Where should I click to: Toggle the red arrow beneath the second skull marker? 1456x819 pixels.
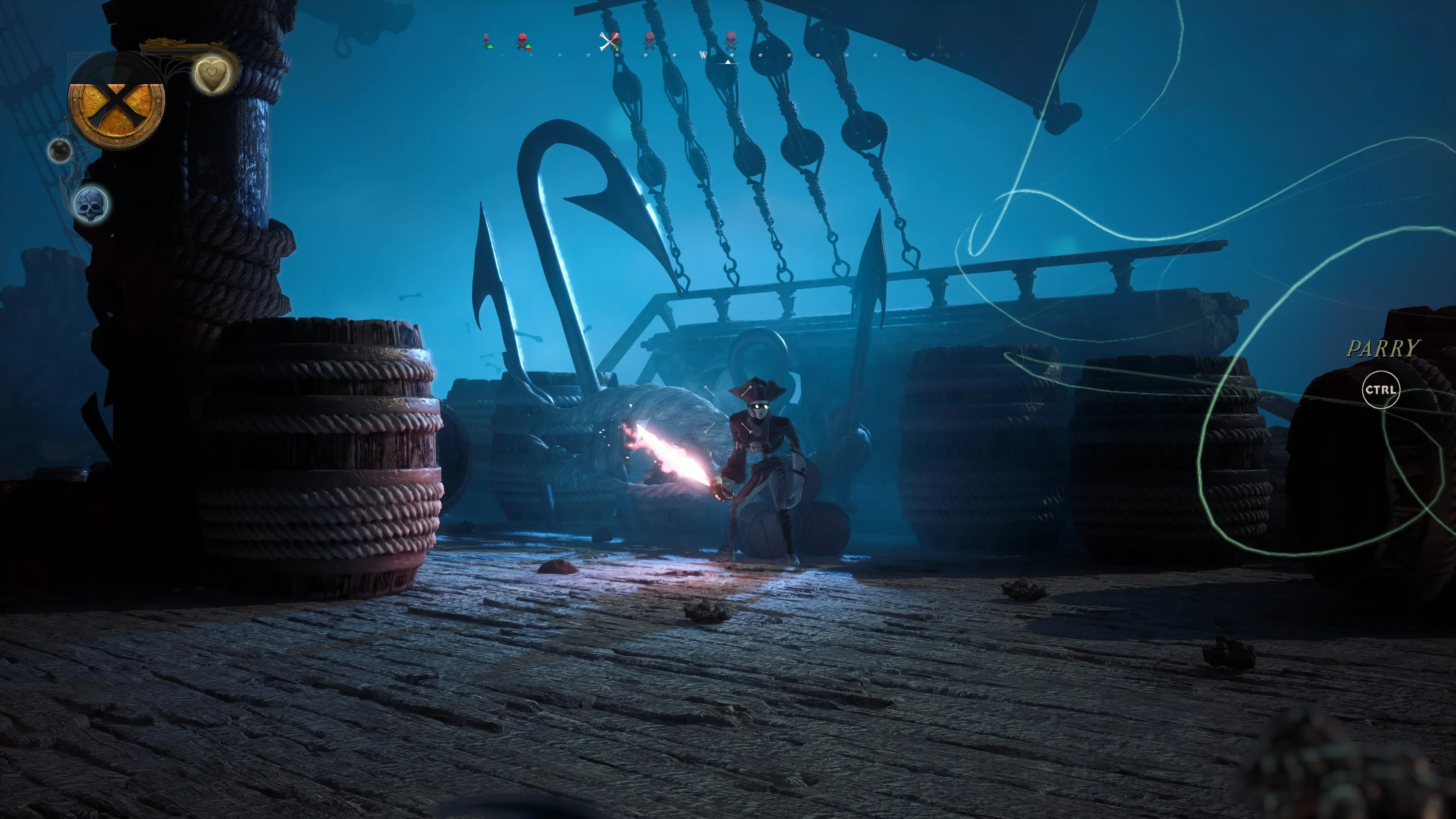(x=529, y=49)
